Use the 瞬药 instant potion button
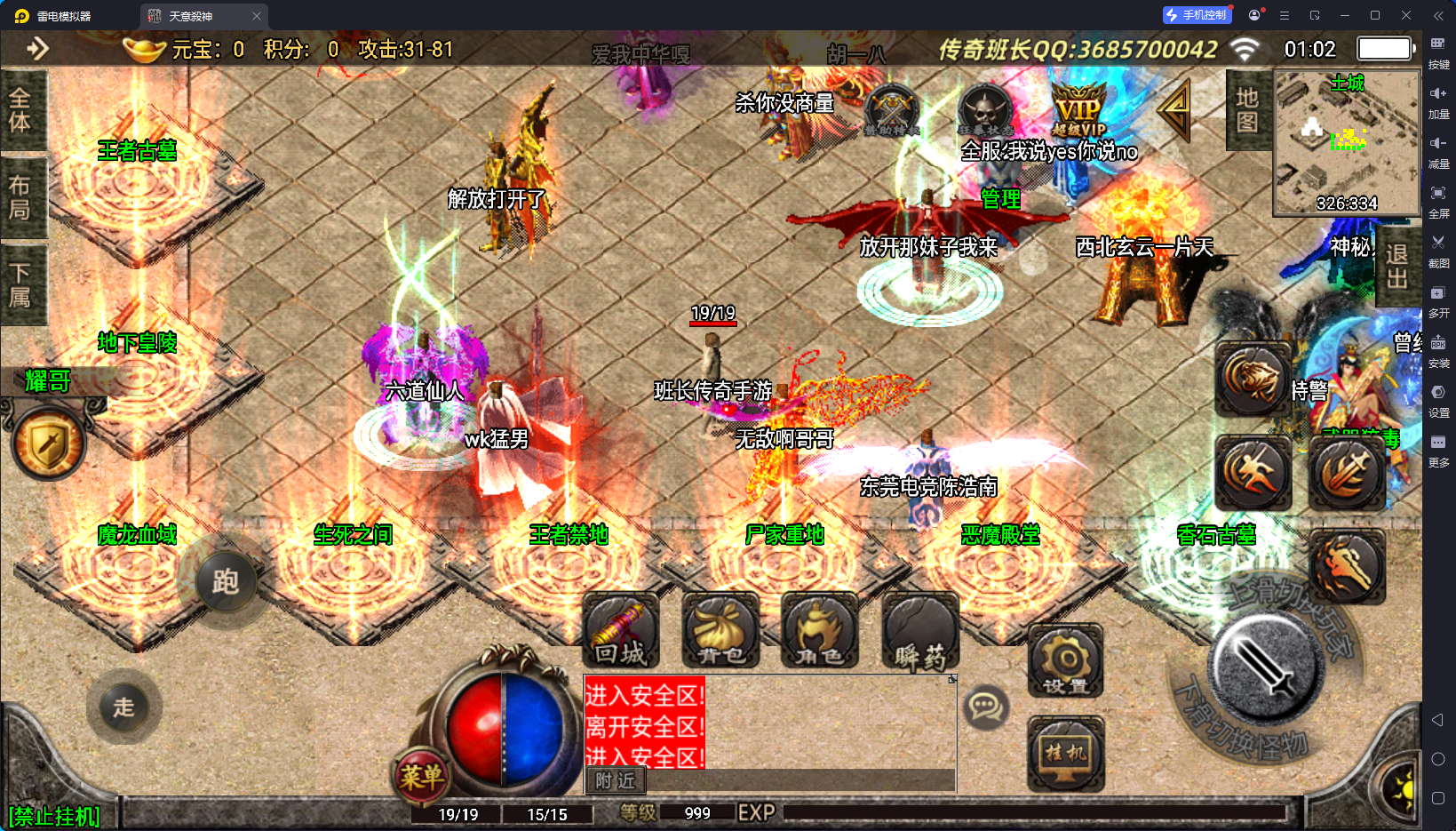 920,631
